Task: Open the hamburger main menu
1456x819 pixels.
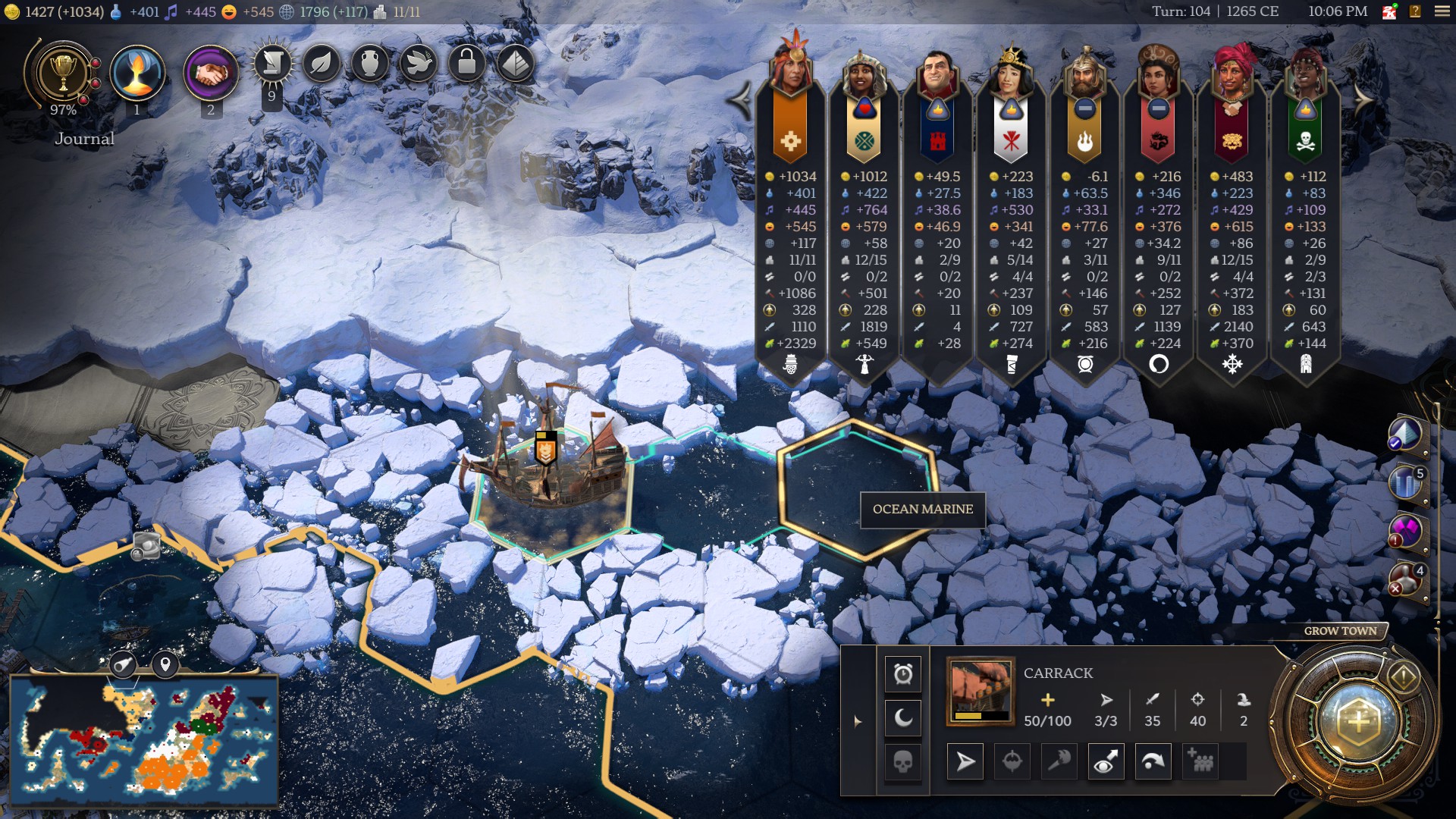Action: point(1442,11)
